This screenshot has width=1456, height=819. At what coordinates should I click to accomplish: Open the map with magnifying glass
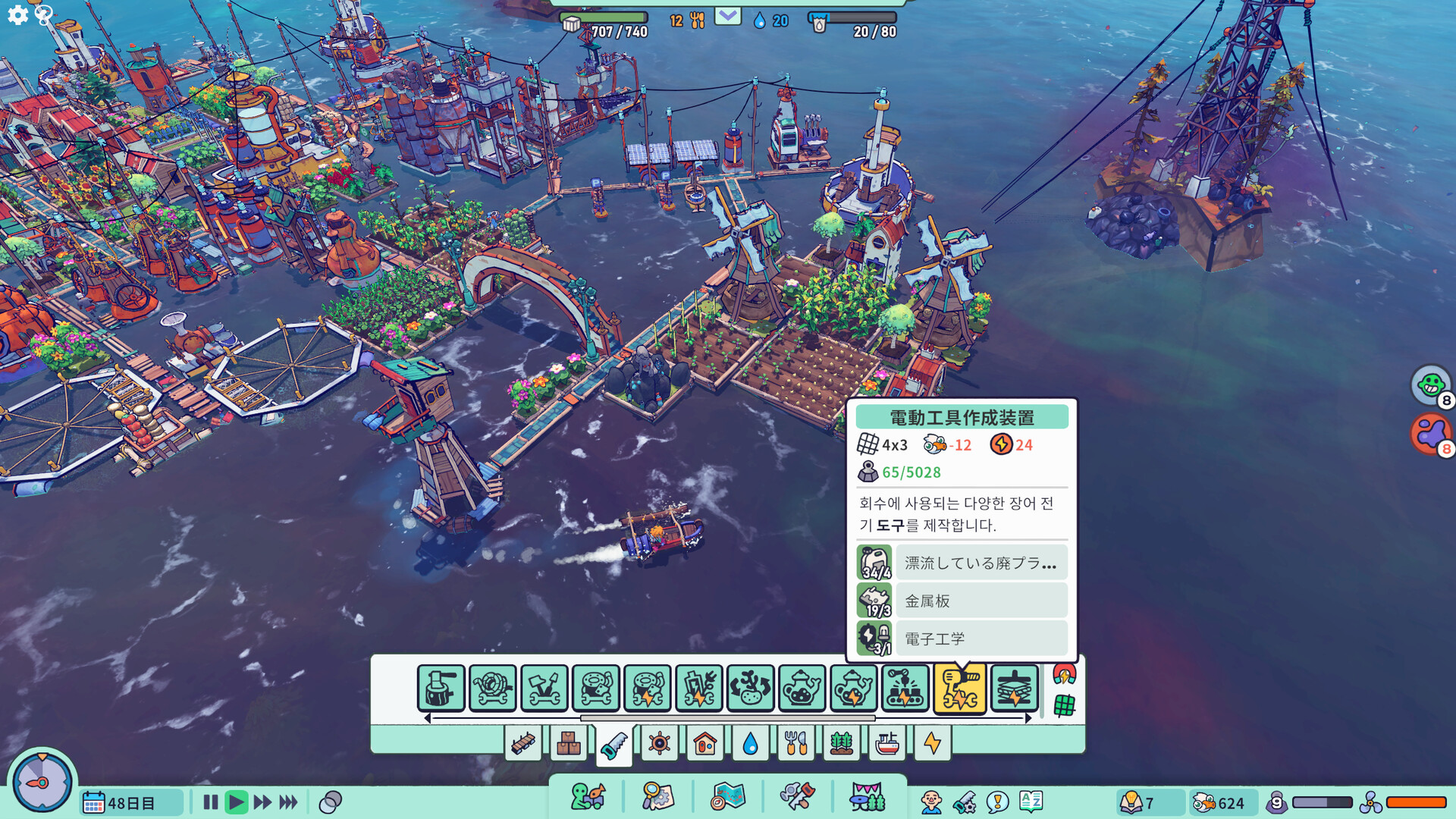pyautogui.click(x=657, y=797)
